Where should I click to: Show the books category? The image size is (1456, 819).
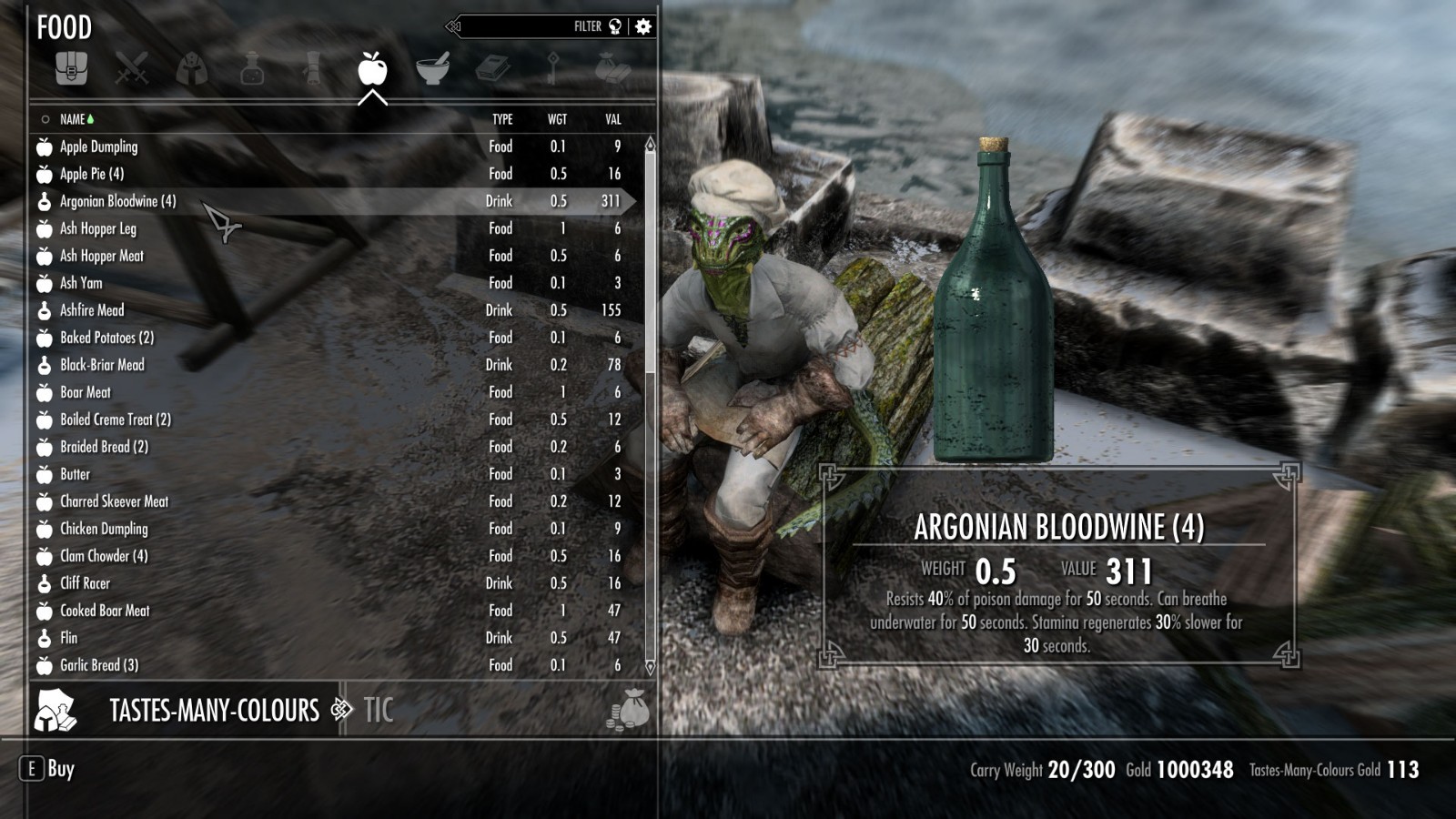[492, 68]
